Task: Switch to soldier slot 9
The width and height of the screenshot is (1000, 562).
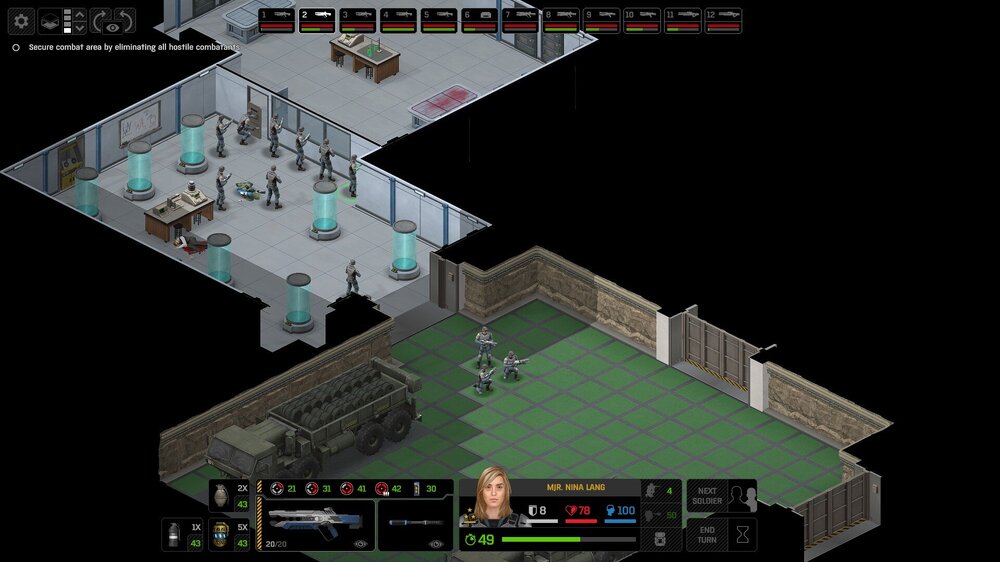Action: point(601,20)
